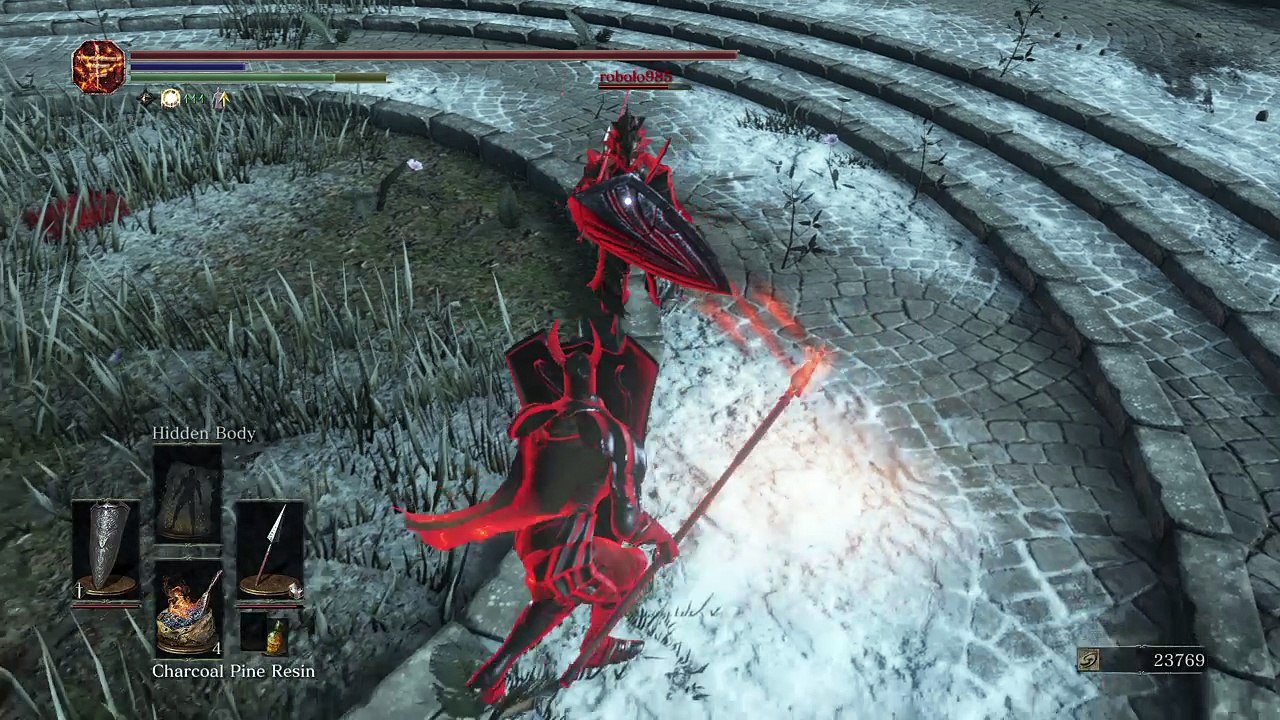Select the left-hand shield slot

[x=106, y=550]
